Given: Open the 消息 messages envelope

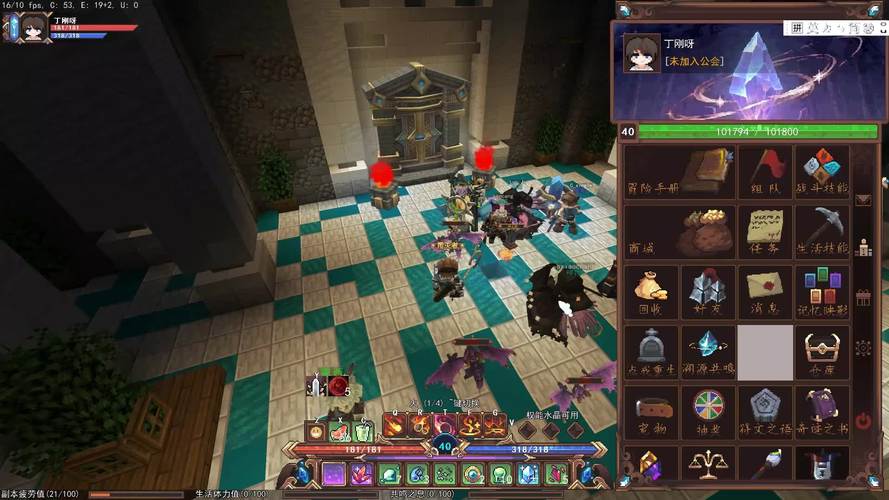Looking at the screenshot, I should pyautogui.click(x=765, y=292).
